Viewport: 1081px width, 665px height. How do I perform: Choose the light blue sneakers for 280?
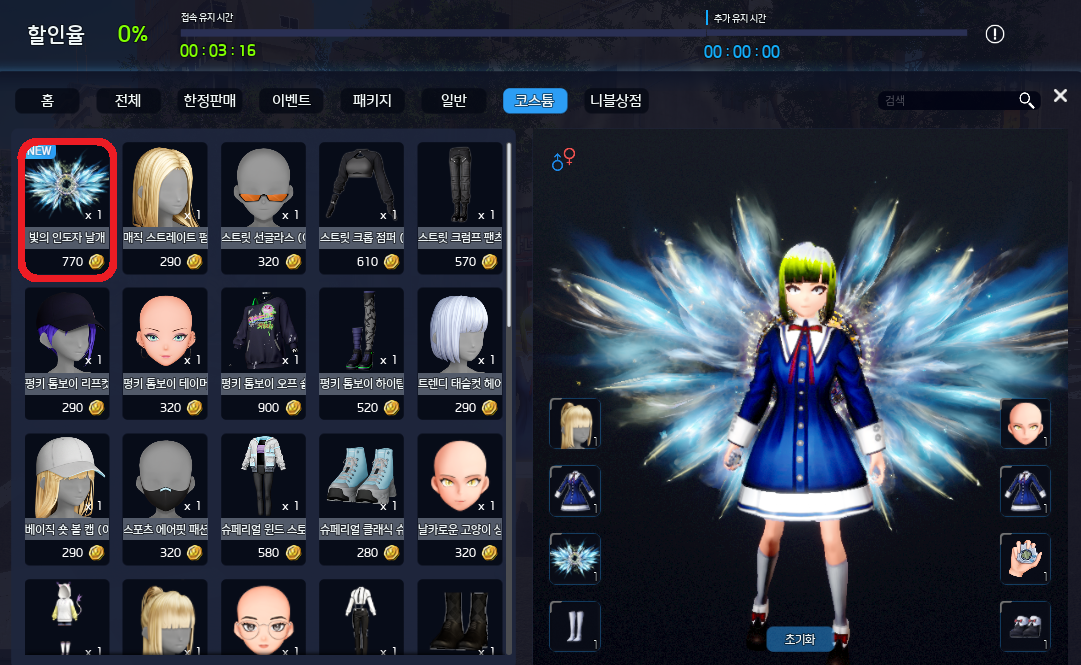click(362, 500)
